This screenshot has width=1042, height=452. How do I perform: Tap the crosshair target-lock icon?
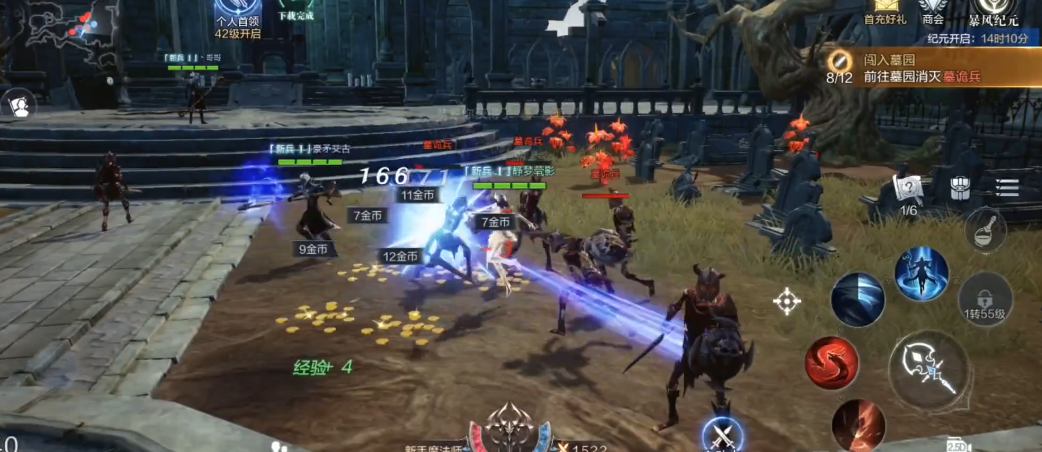tap(787, 300)
